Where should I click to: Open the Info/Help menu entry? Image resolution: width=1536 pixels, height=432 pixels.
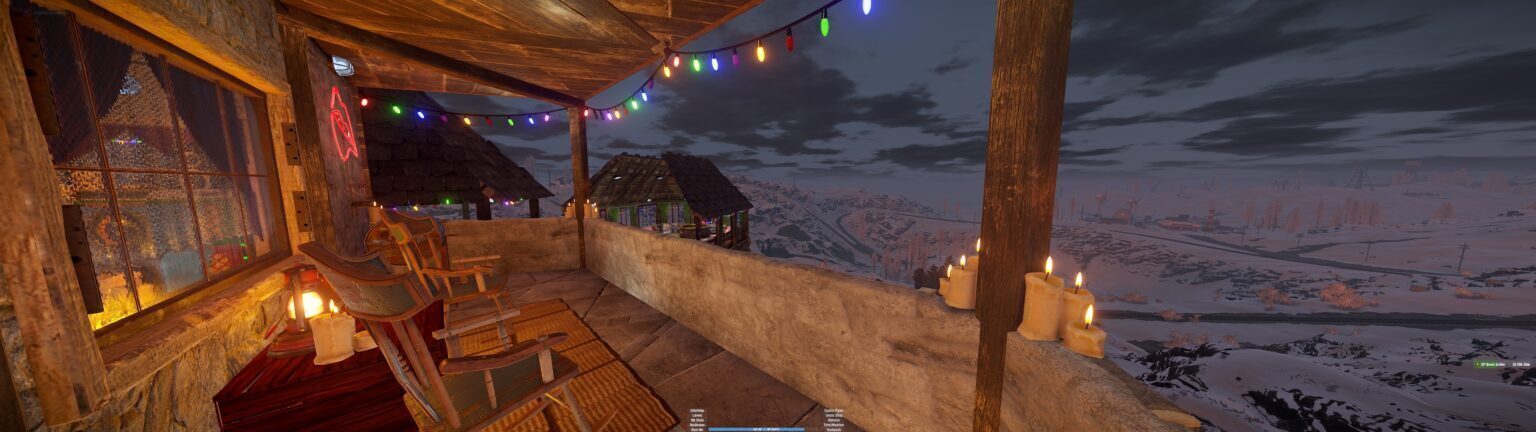697,411
